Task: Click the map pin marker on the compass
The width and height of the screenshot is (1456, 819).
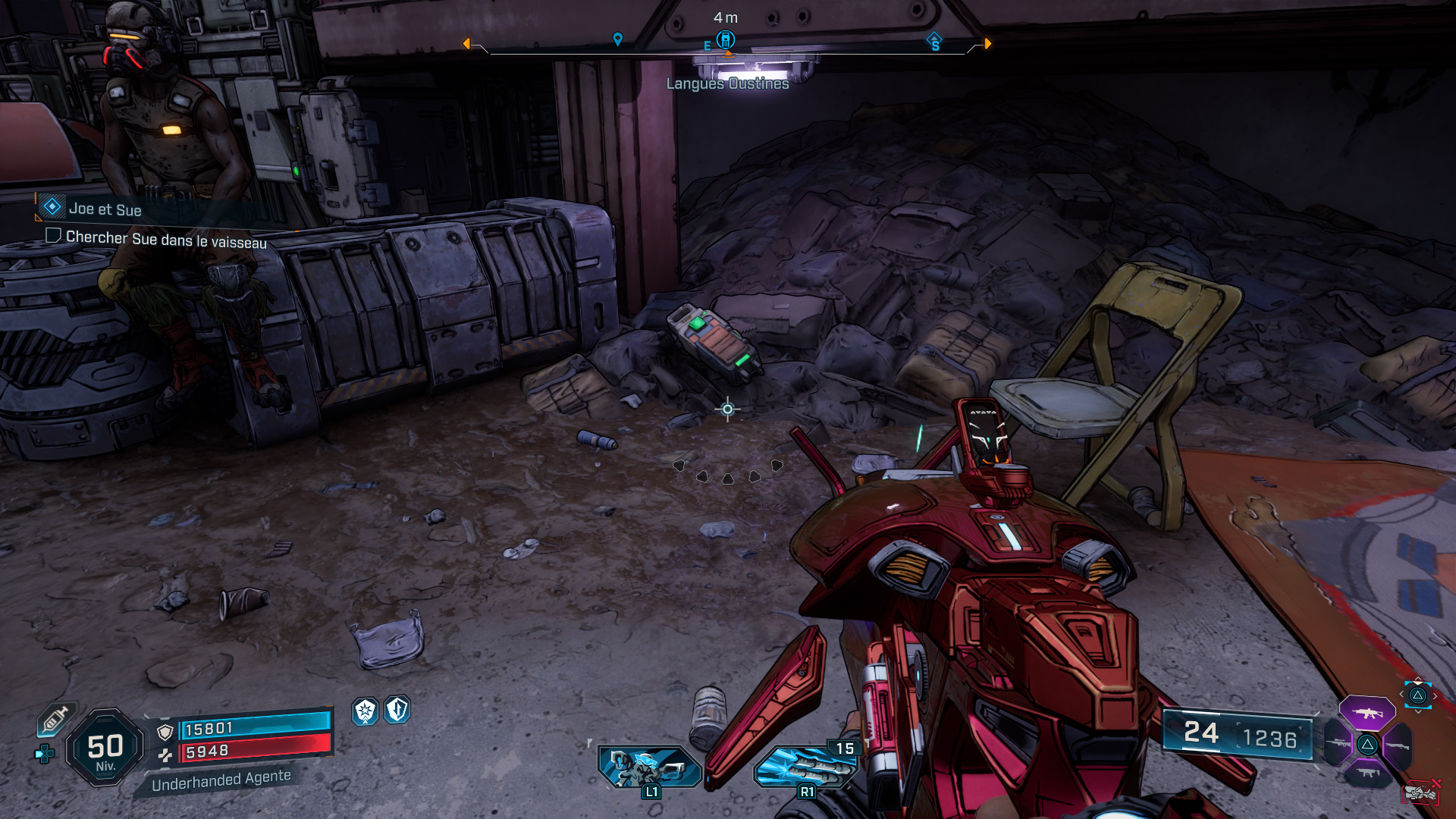Action: (618, 39)
